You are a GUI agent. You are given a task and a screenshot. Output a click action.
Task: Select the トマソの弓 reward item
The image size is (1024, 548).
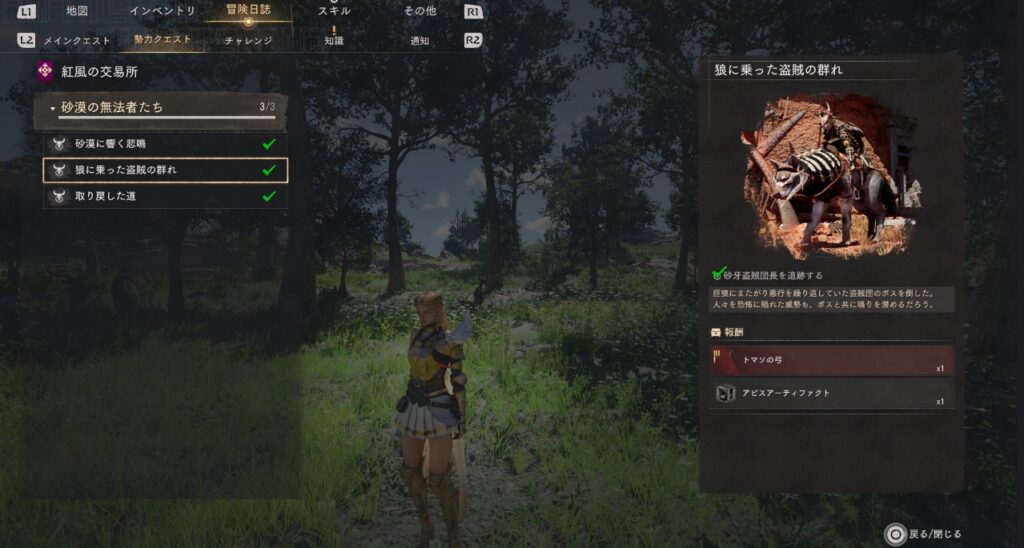click(x=831, y=361)
